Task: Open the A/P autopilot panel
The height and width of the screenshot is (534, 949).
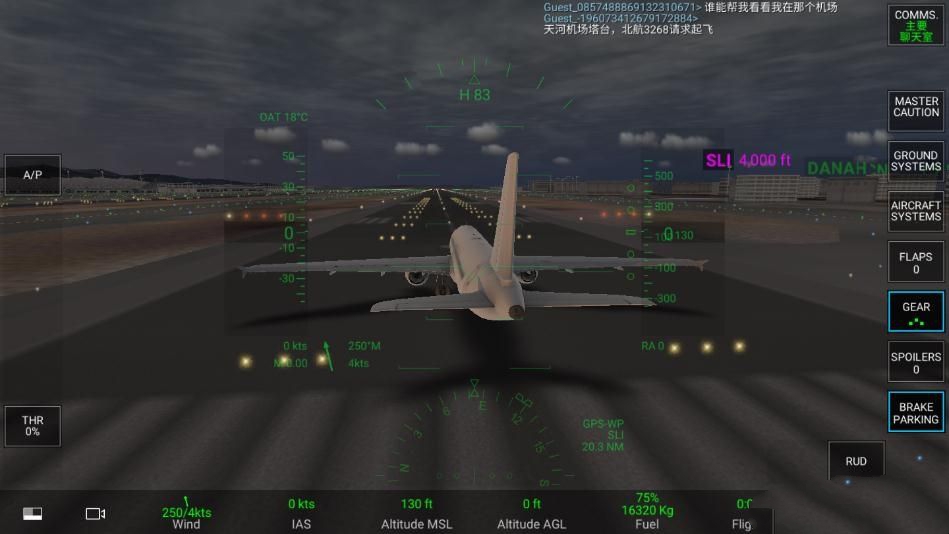Action: click(33, 175)
